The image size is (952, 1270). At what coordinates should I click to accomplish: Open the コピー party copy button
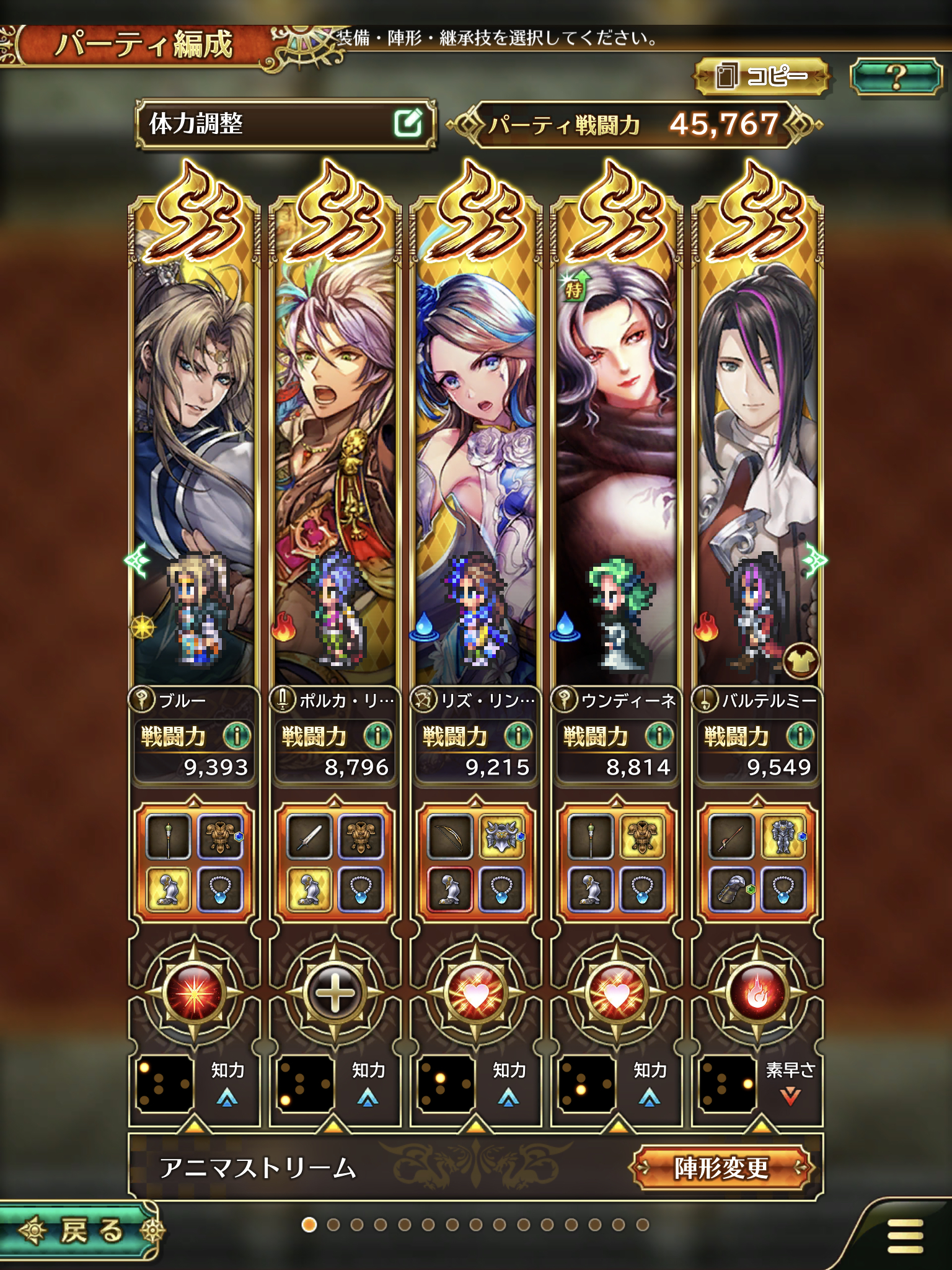762,76
